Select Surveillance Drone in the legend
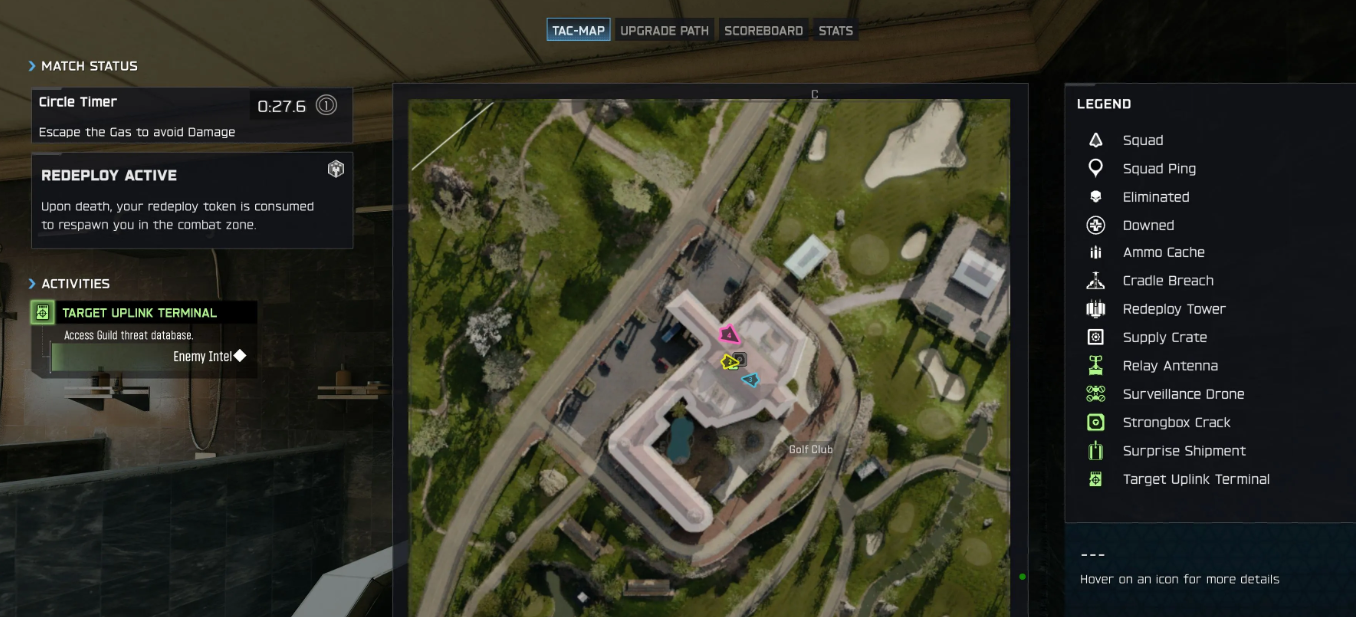 [x=1182, y=394]
